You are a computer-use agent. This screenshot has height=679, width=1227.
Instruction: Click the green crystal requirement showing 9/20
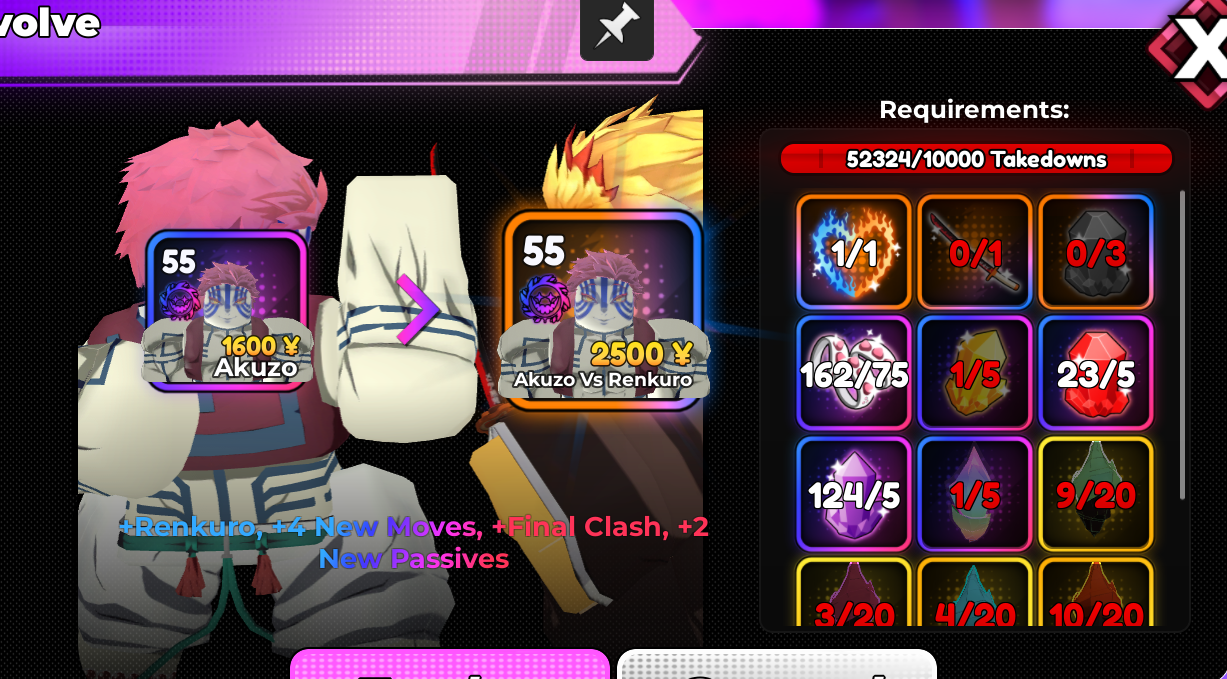coord(1095,494)
